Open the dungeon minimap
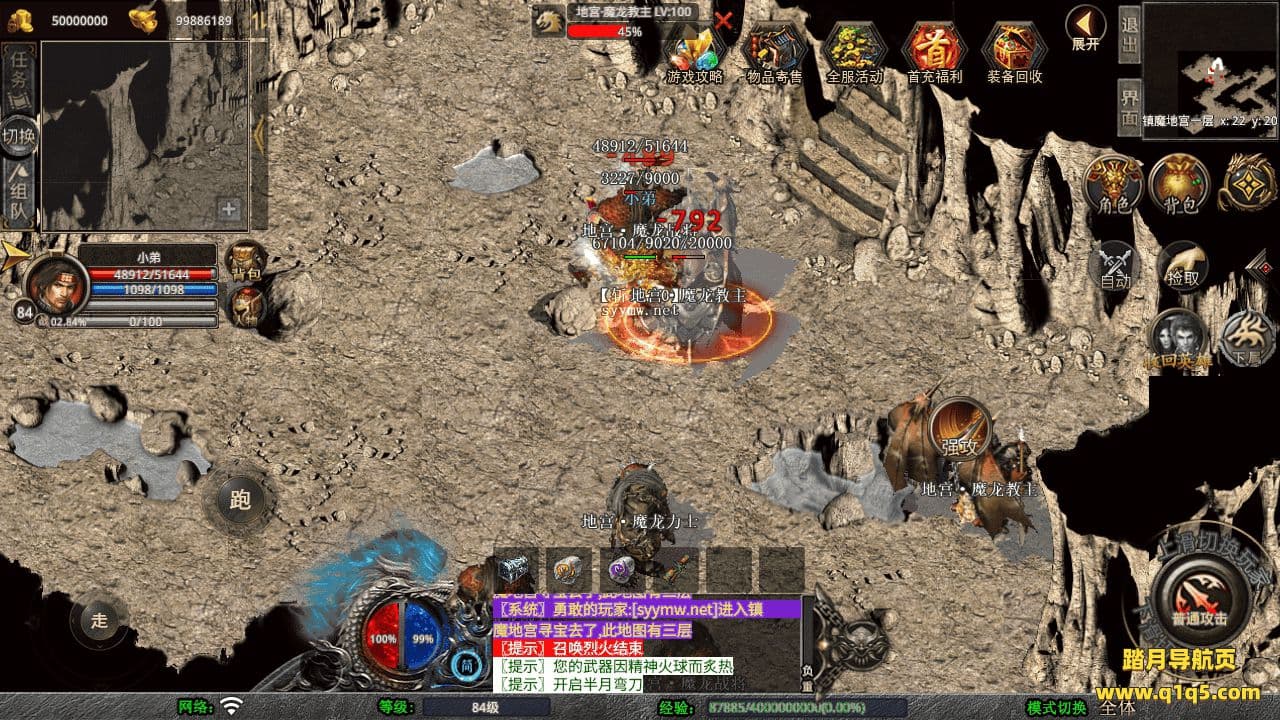Screen dimensions: 1280x720 click(x=1211, y=66)
